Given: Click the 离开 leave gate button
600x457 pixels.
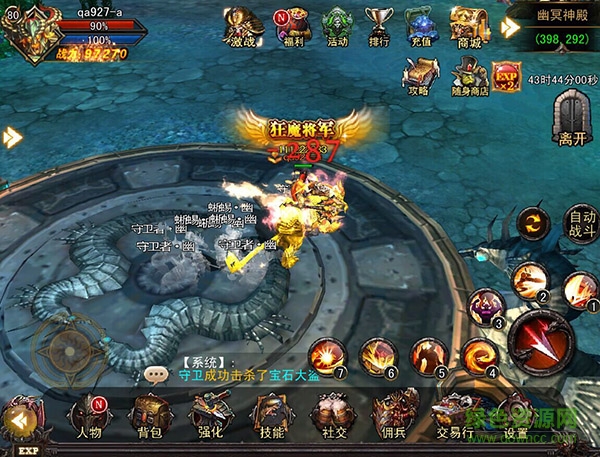Looking at the screenshot, I should point(571,118).
